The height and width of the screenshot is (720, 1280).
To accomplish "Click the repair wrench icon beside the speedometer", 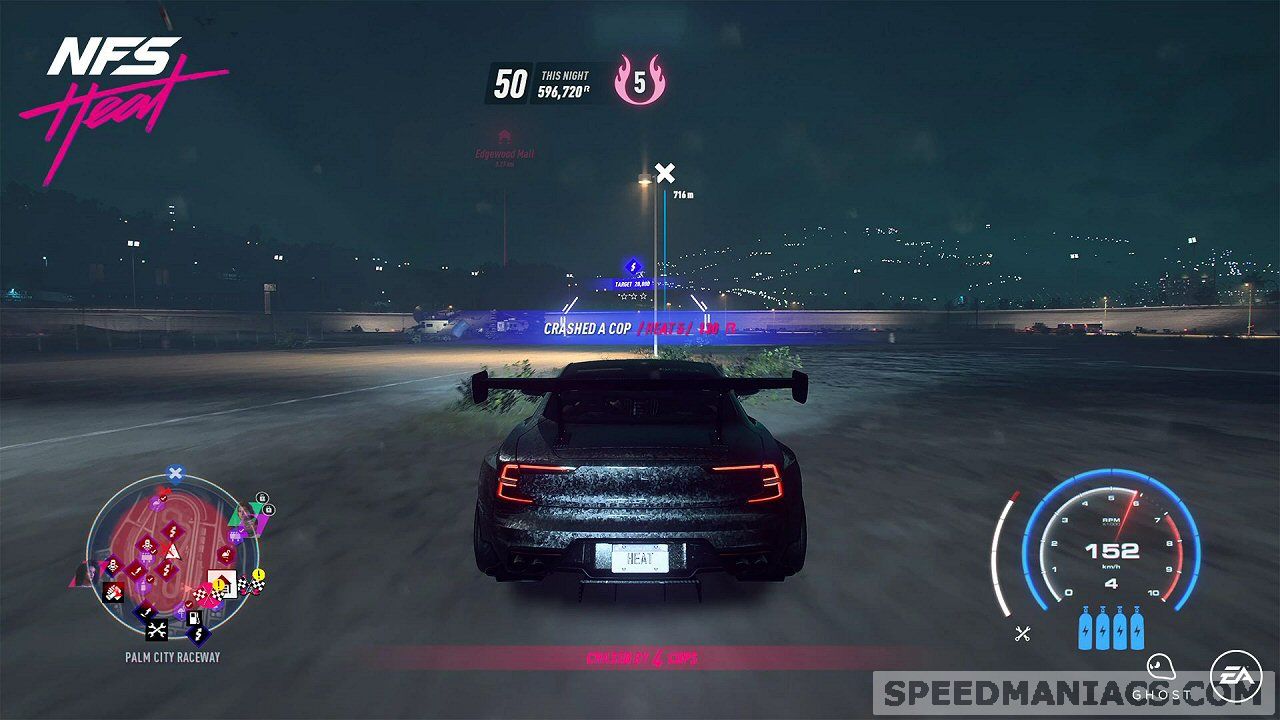I will 1022,632.
